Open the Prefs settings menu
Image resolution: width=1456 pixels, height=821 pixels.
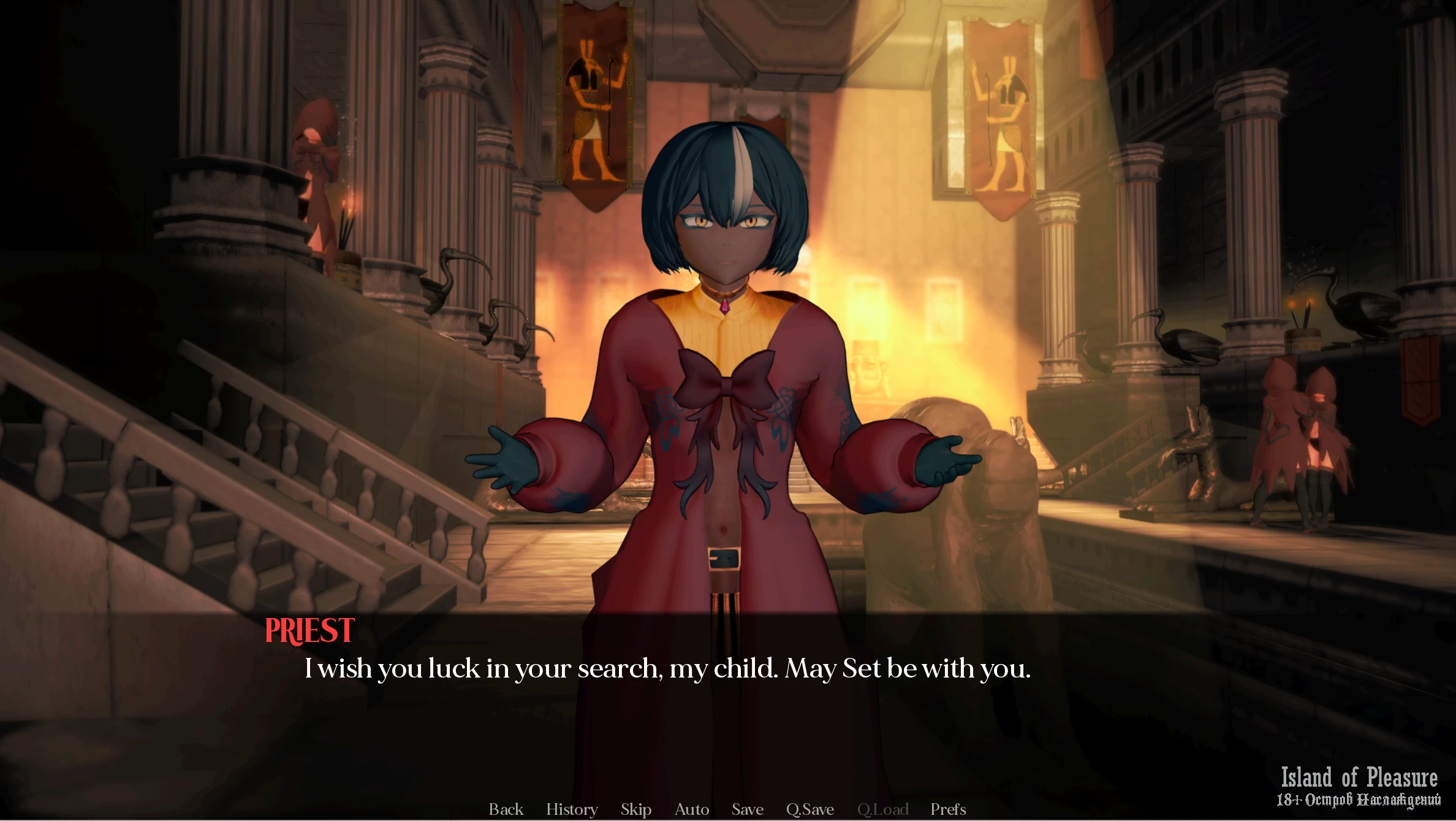click(948, 809)
